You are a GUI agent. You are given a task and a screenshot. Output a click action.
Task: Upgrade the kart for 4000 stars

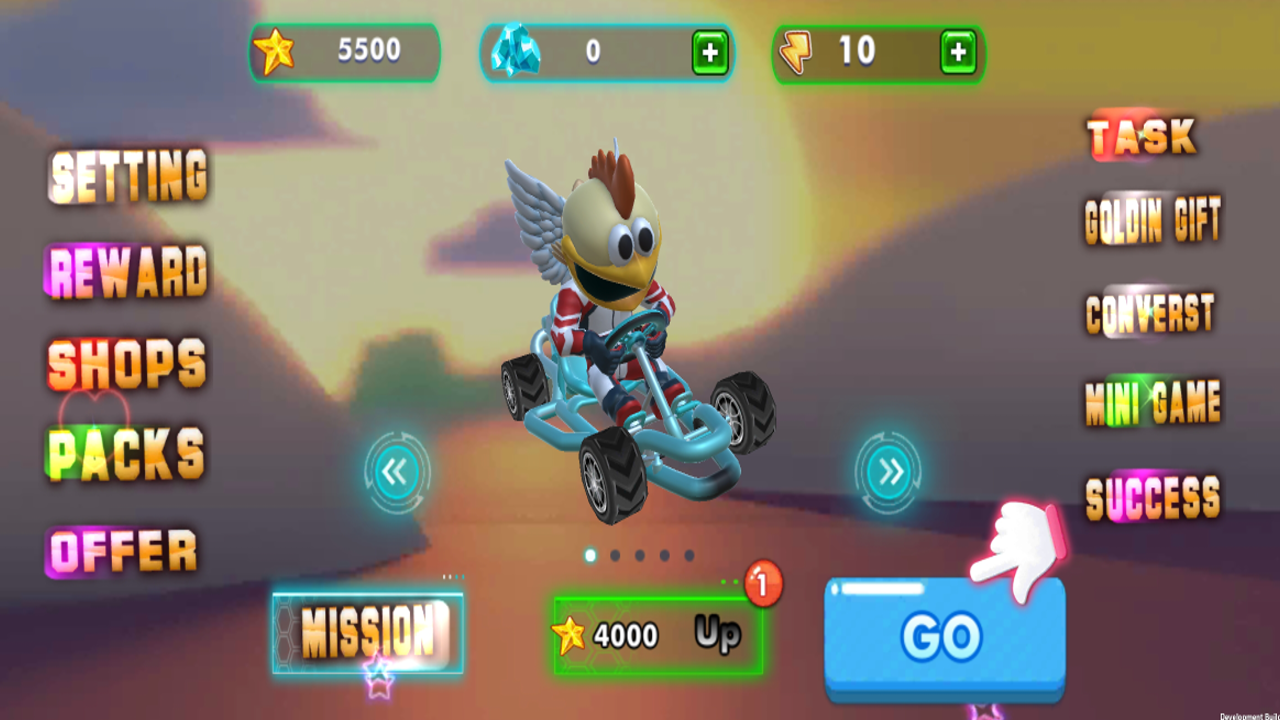[x=655, y=633]
